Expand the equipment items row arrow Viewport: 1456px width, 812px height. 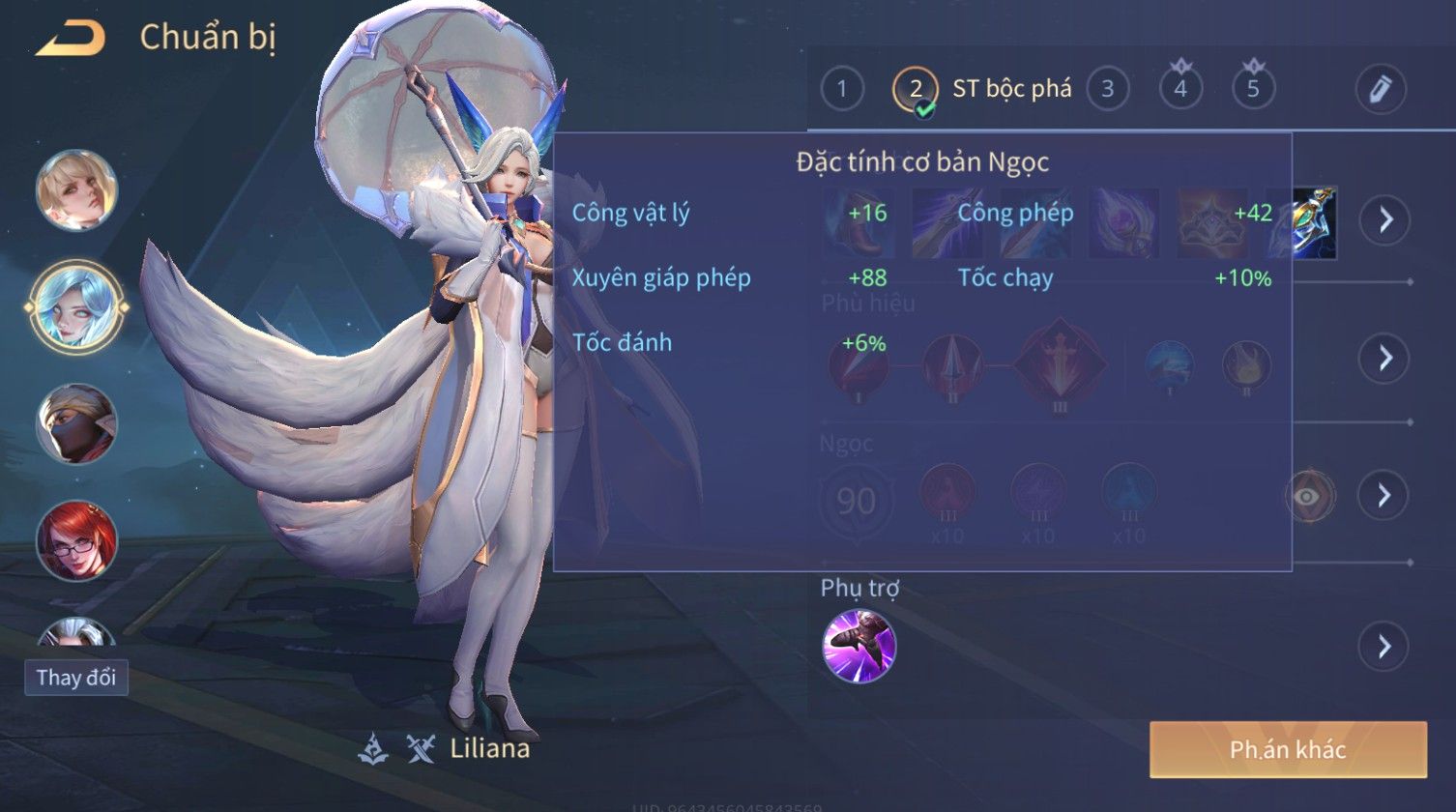[x=1384, y=220]
